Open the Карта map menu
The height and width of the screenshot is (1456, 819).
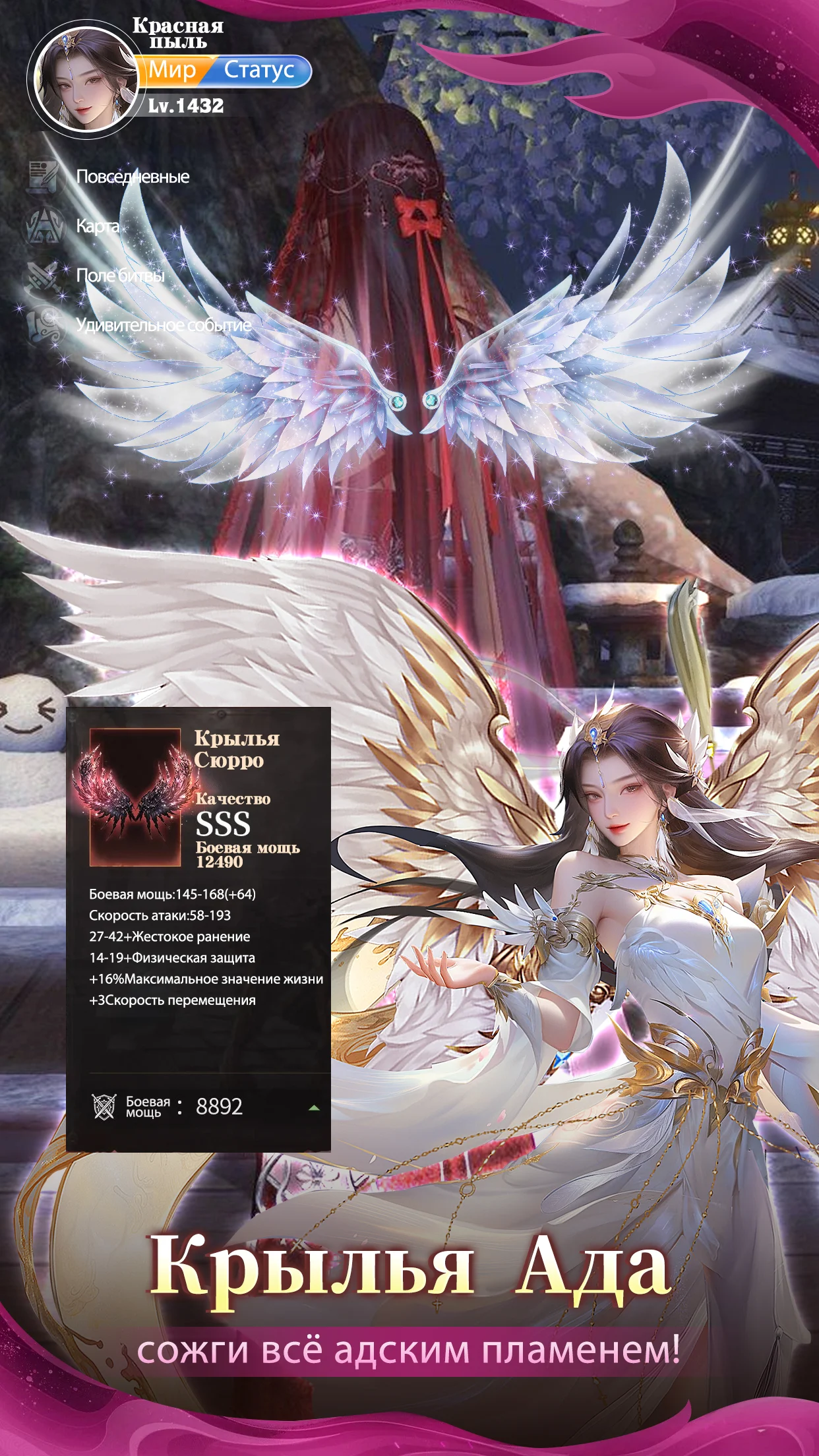[98, 226]
